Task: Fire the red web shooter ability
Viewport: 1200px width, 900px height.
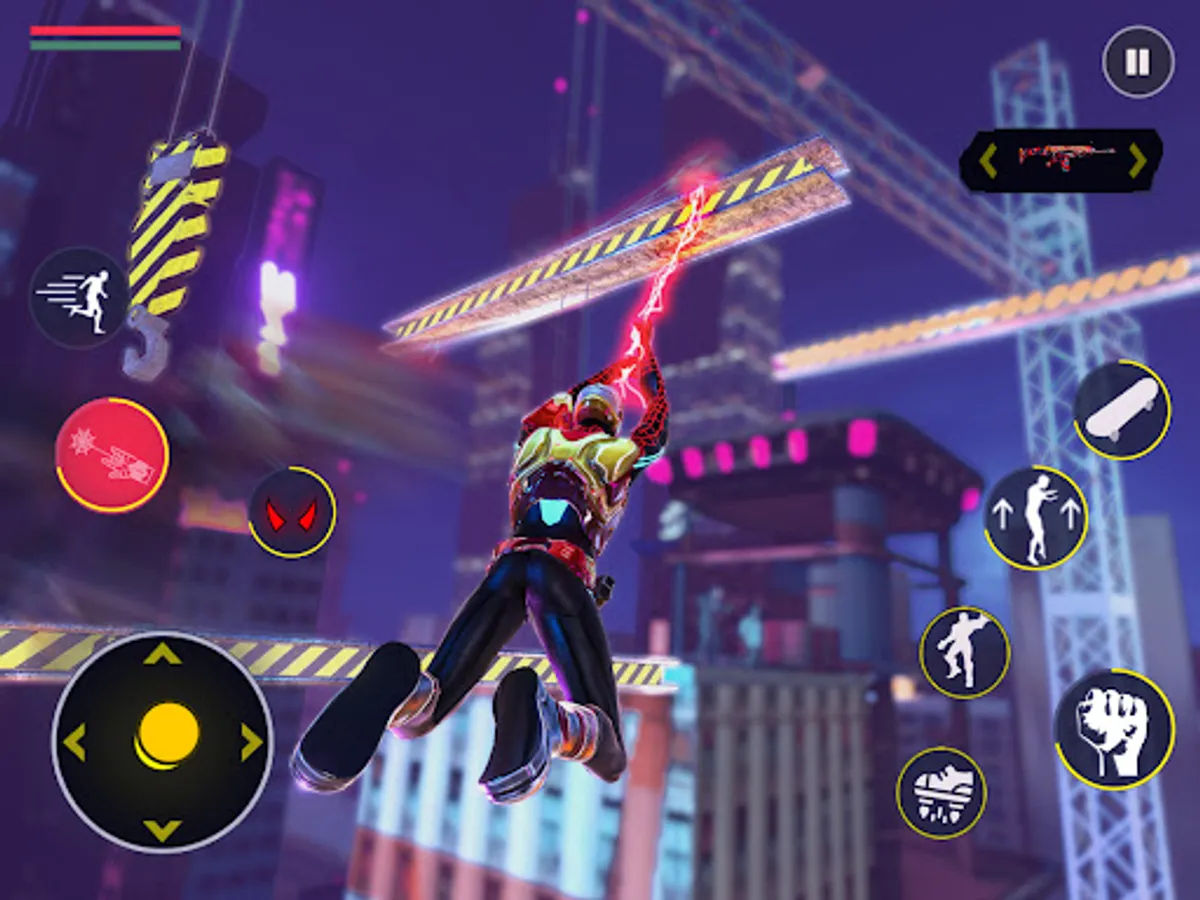Action: (x=111, y=455)
